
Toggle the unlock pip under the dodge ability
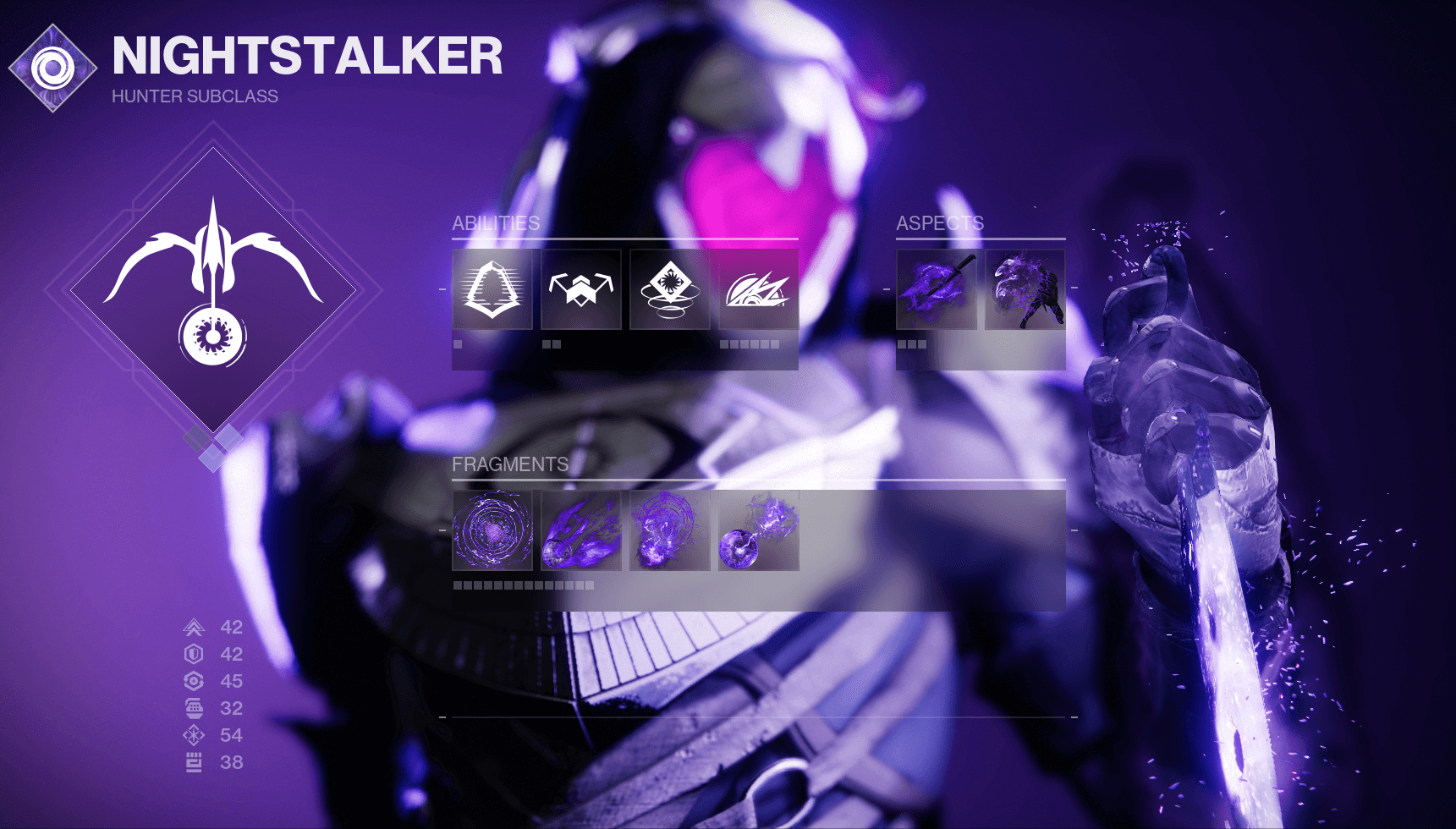click(x=456, y=344)
